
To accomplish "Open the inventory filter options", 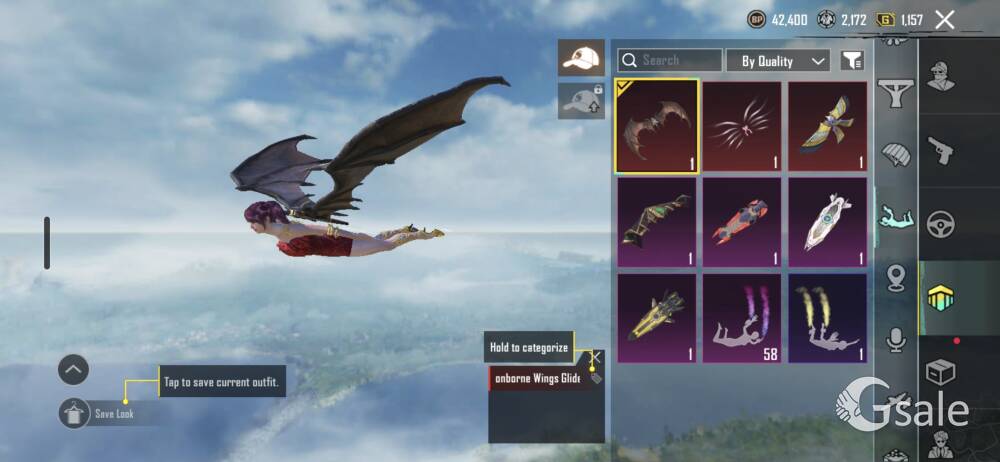I will click(x=852, y=61).
